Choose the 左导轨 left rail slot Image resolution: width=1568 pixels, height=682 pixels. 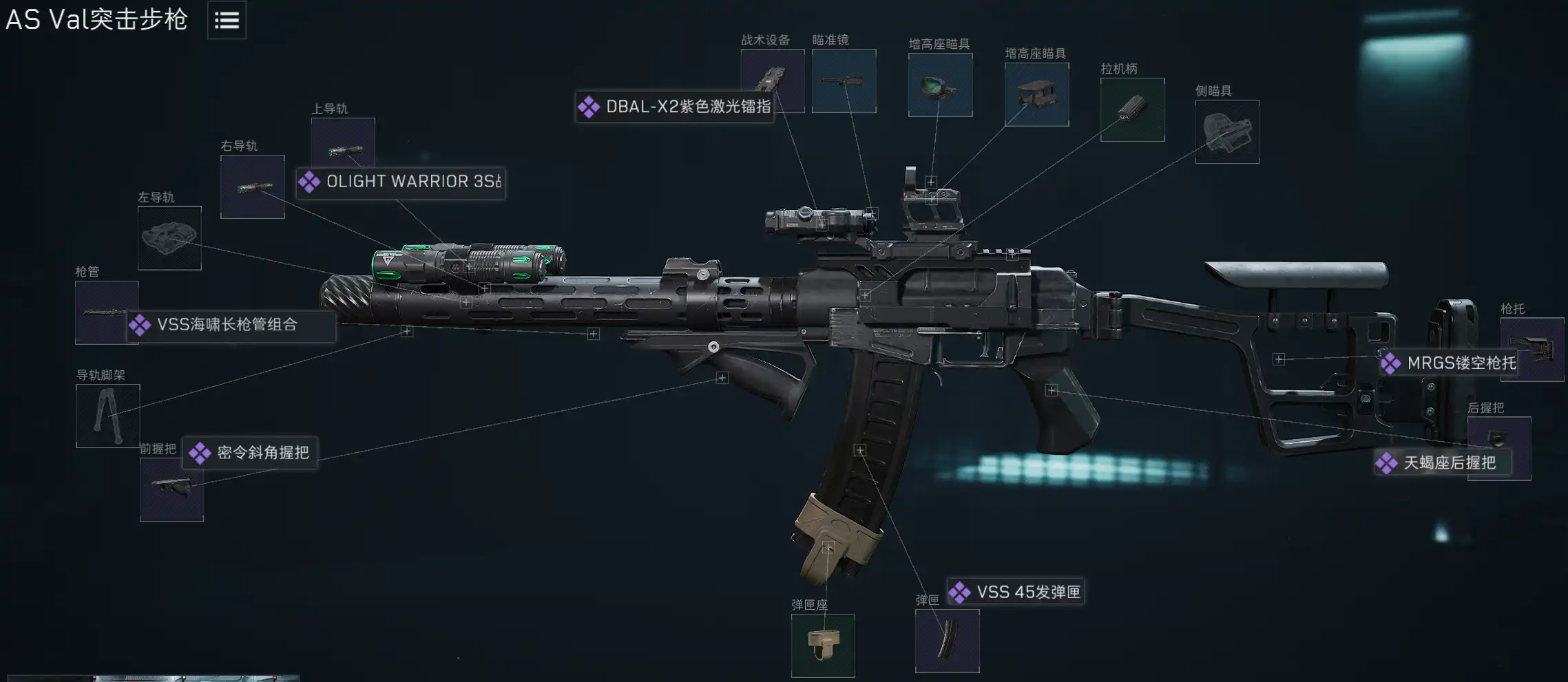click(169, 237)
